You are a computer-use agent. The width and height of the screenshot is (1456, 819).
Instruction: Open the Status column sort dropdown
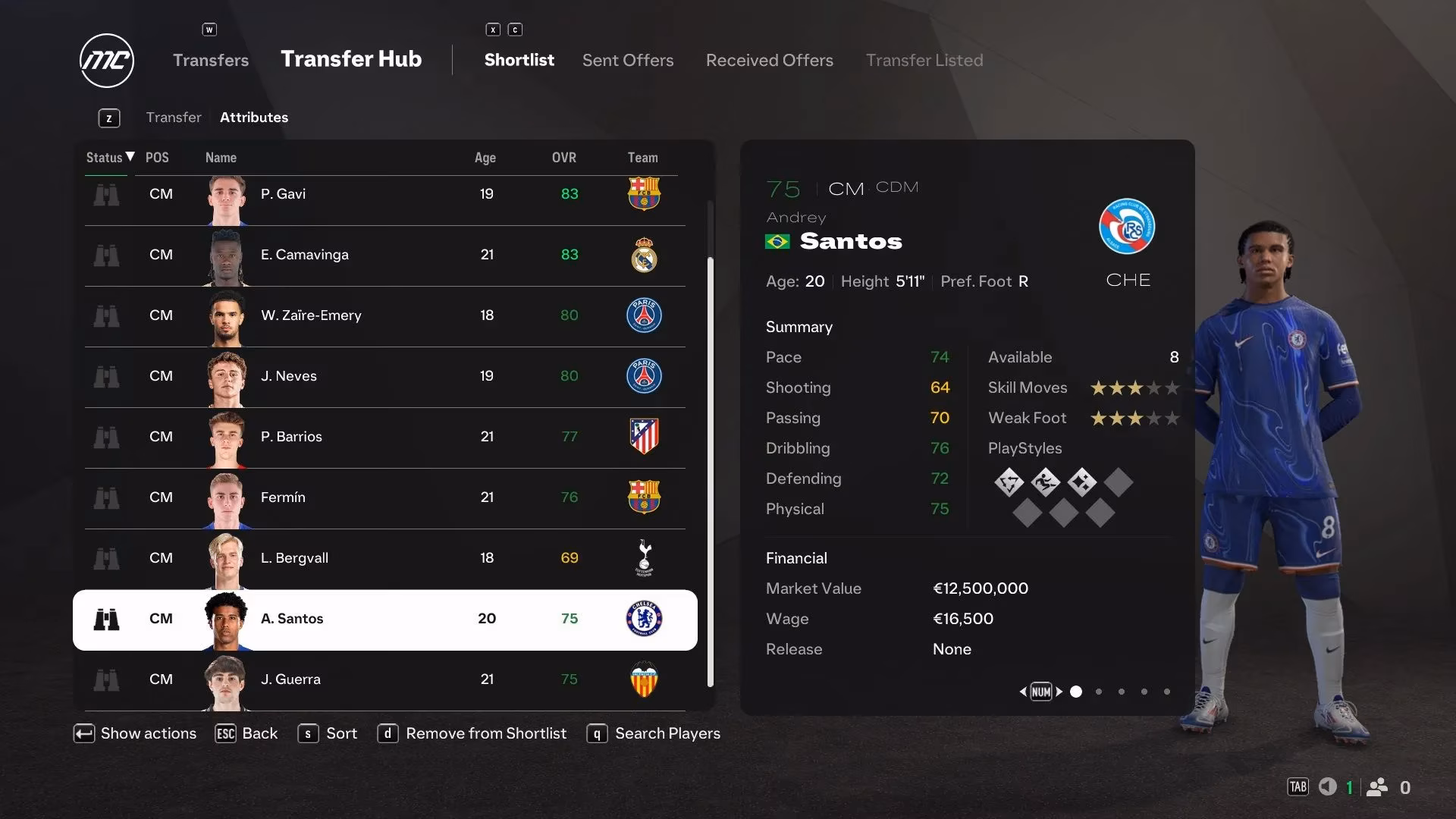pyautogui.click(x=108, y=158)
